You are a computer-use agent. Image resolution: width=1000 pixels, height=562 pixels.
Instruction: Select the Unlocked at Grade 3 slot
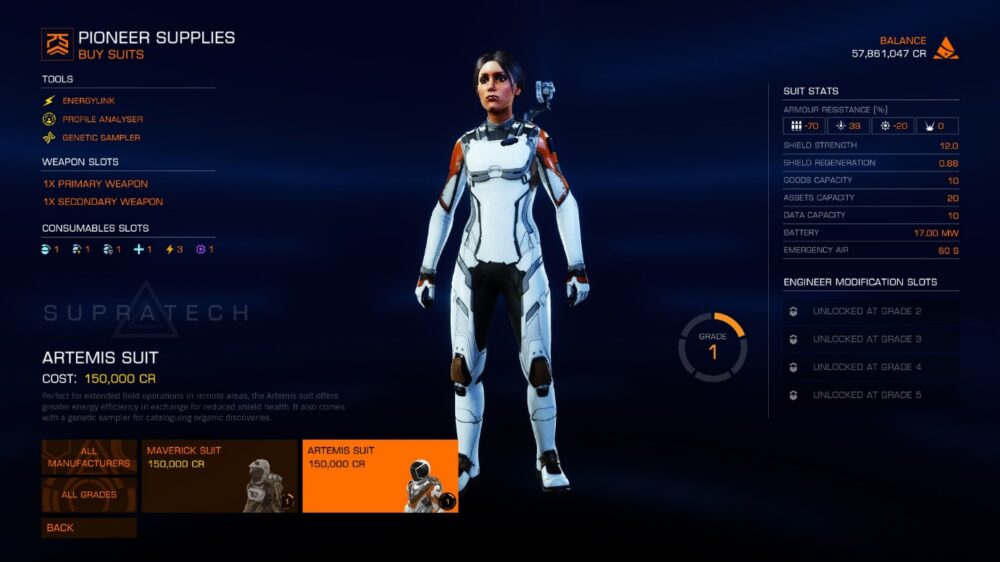867,339
